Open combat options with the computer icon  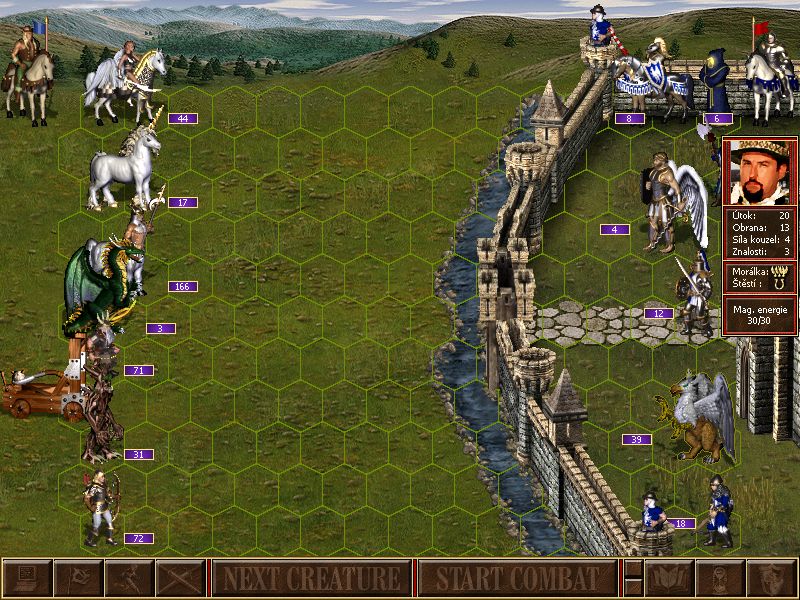[x=26, y=578]
